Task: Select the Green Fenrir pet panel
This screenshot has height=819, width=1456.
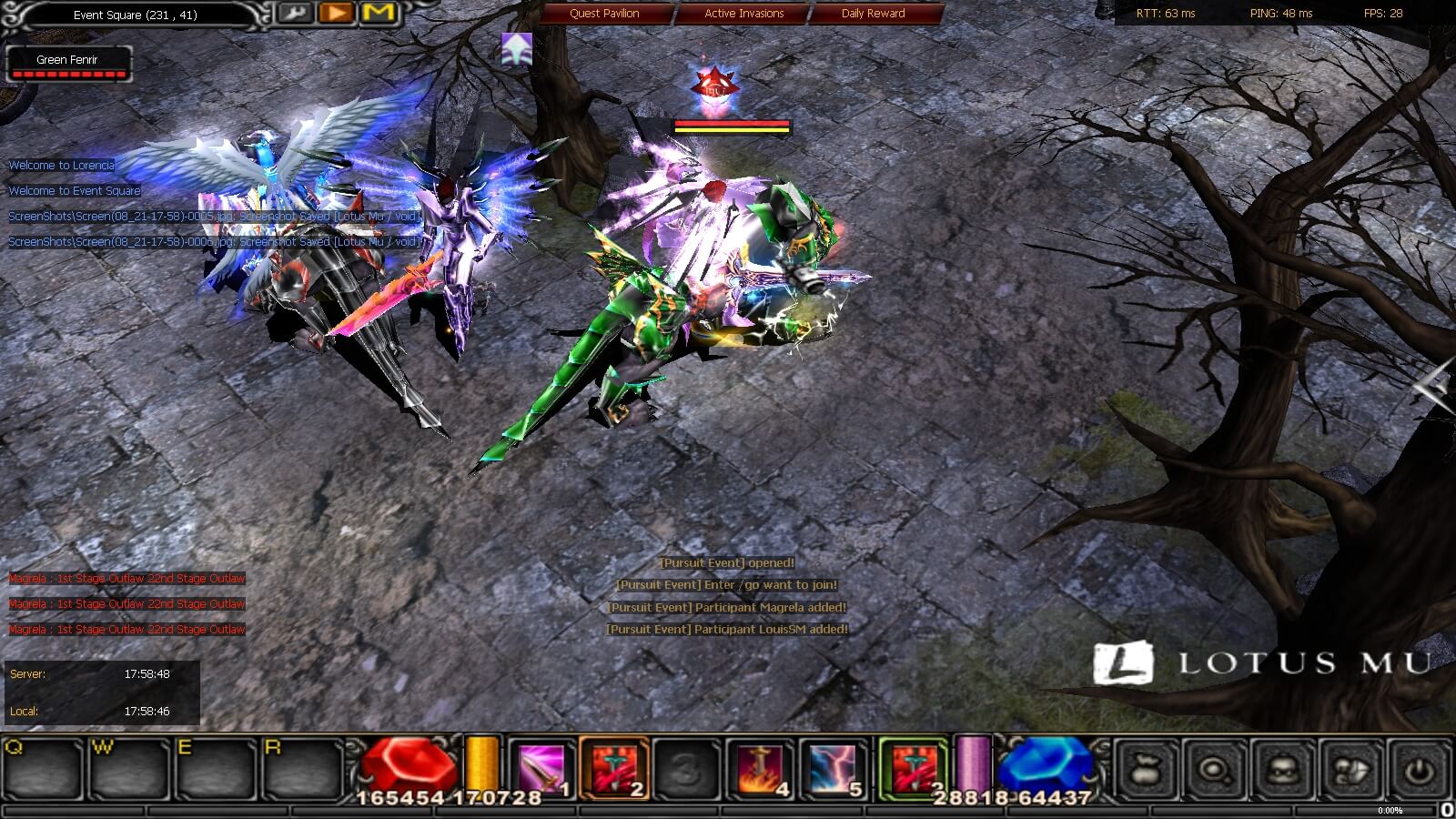Action: pyautogui.click(x=68, y=64)
